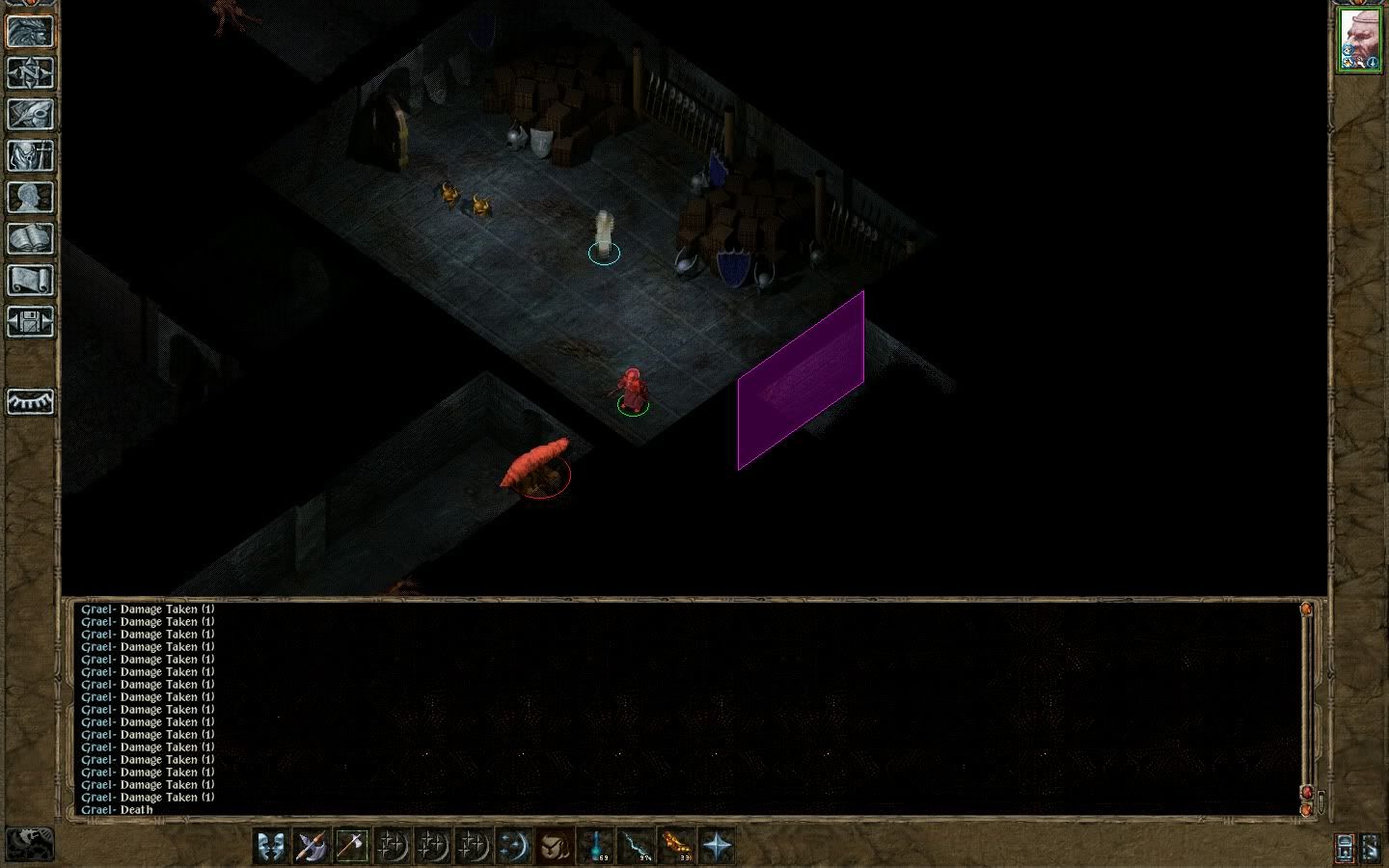Click the dialog log scrollbar

[x=1308, y=704]
